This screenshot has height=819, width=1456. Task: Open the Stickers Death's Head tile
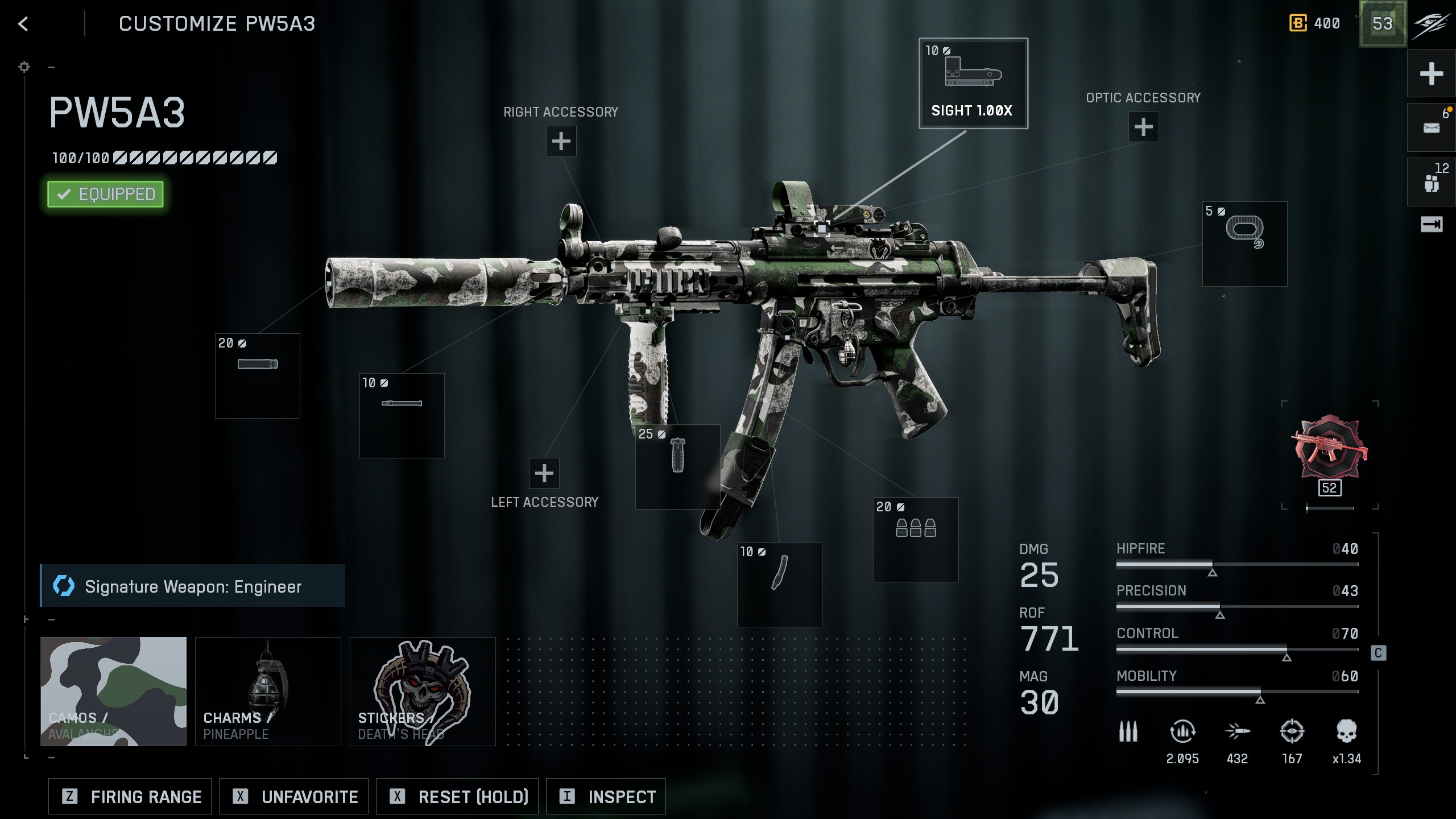pos(423,691)
